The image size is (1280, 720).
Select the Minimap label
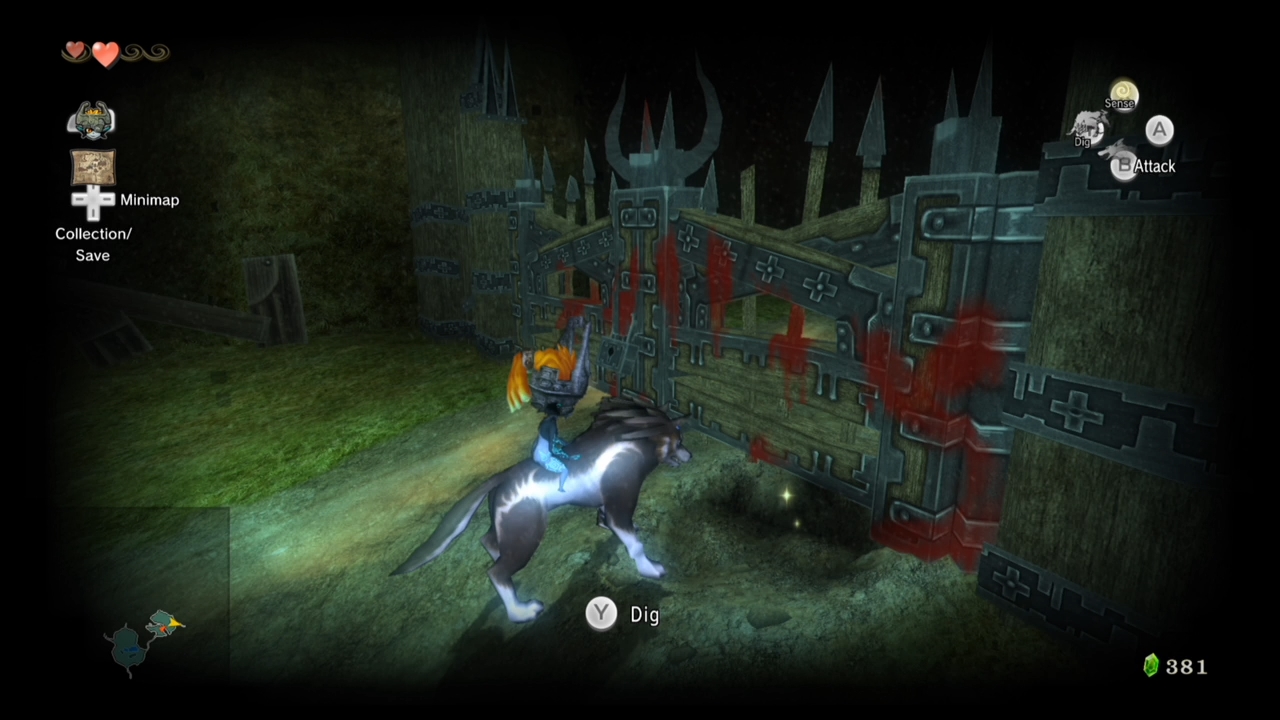tap(149, 200)
